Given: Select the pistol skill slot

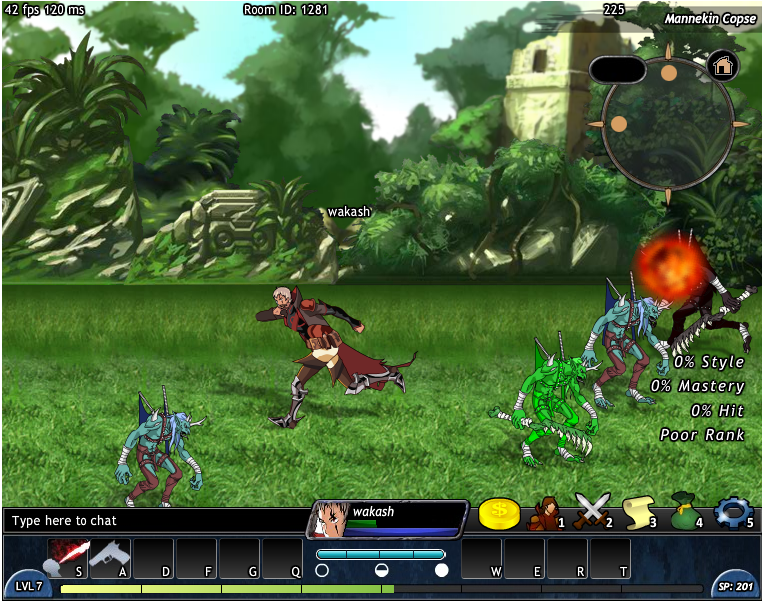Looking at the screenshot, I should (110, 556).
